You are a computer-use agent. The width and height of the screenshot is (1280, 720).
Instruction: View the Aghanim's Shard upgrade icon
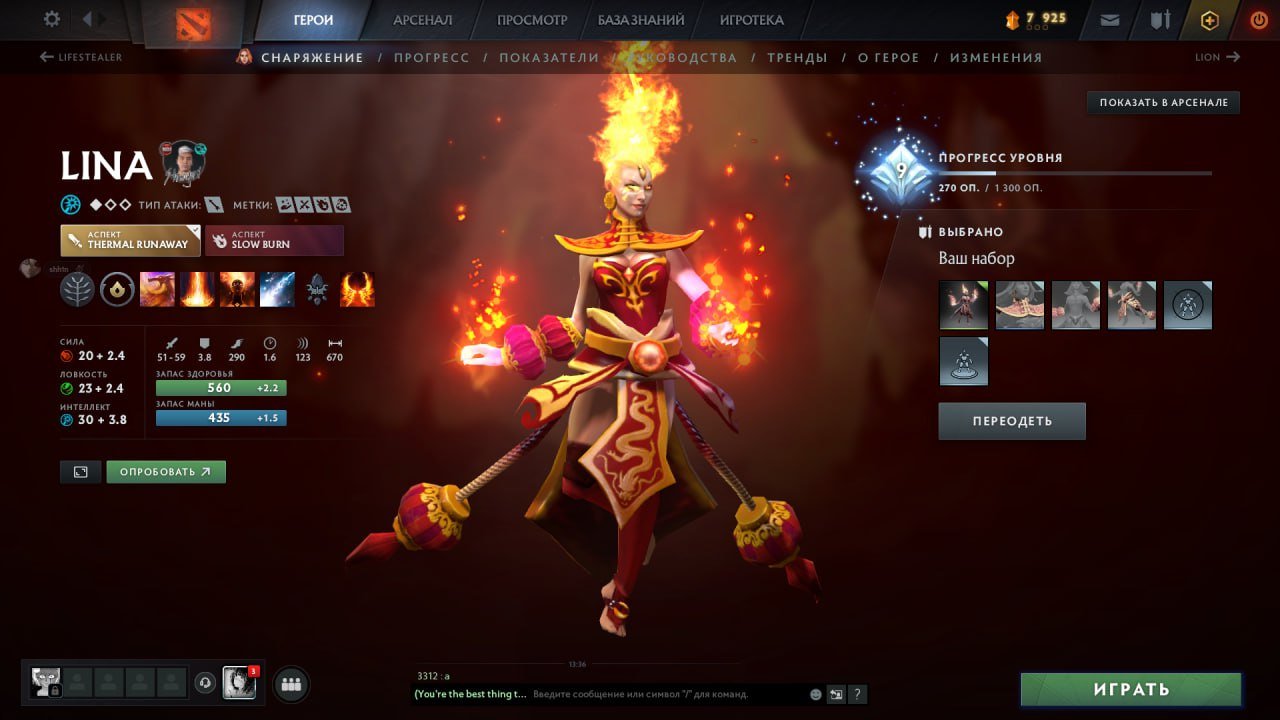click(317, 290)
